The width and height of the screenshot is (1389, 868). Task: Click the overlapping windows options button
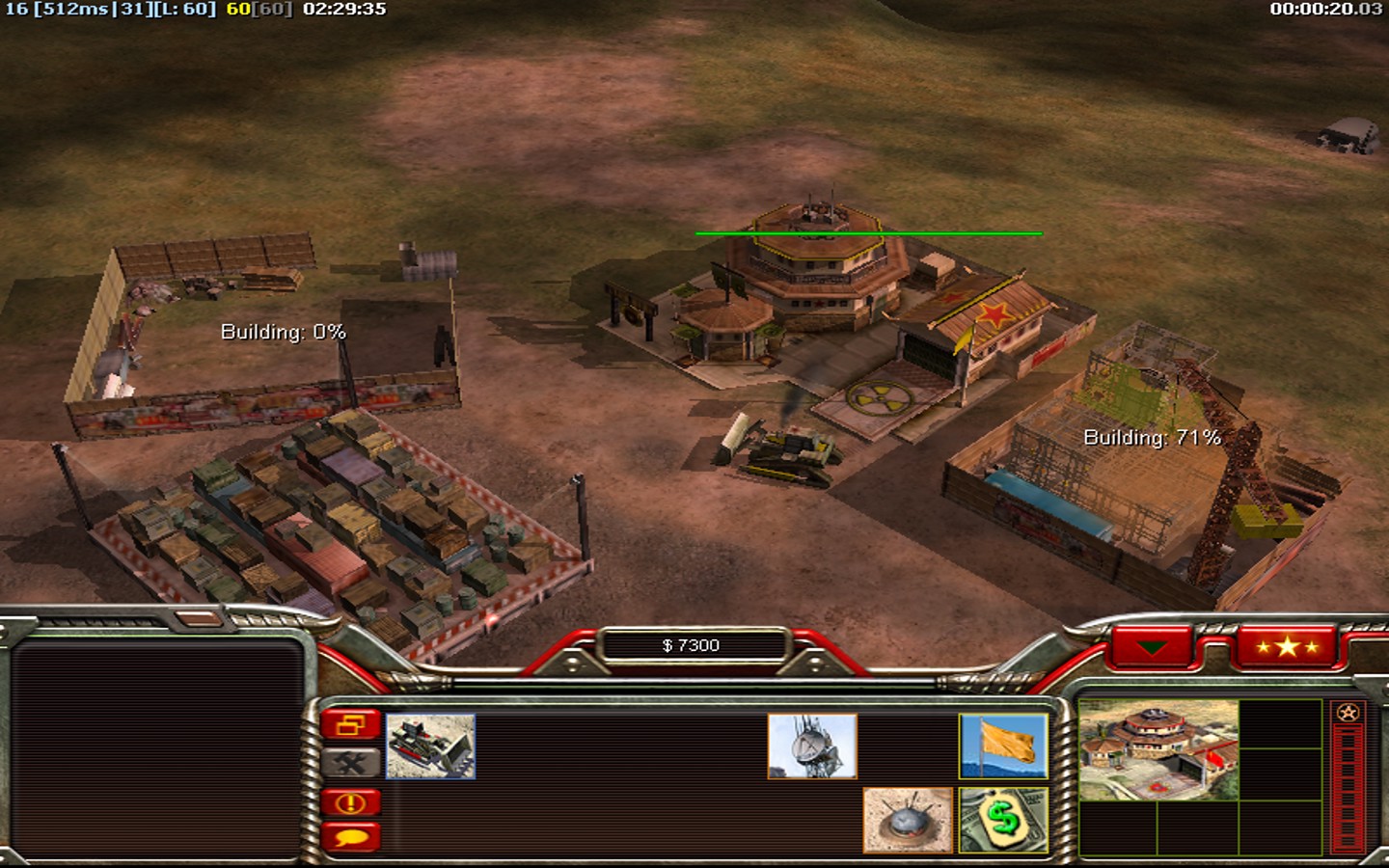[x=350, y=725]
